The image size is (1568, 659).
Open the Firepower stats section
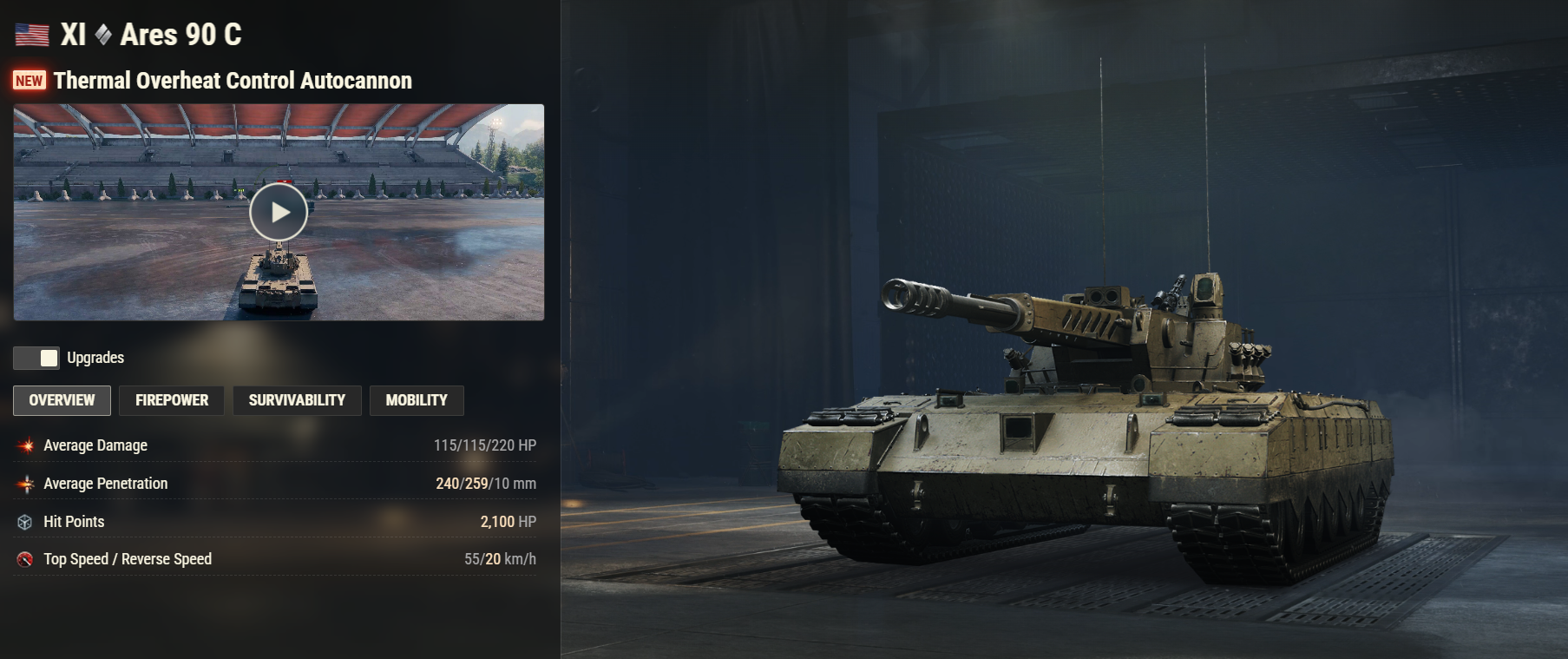171,400
